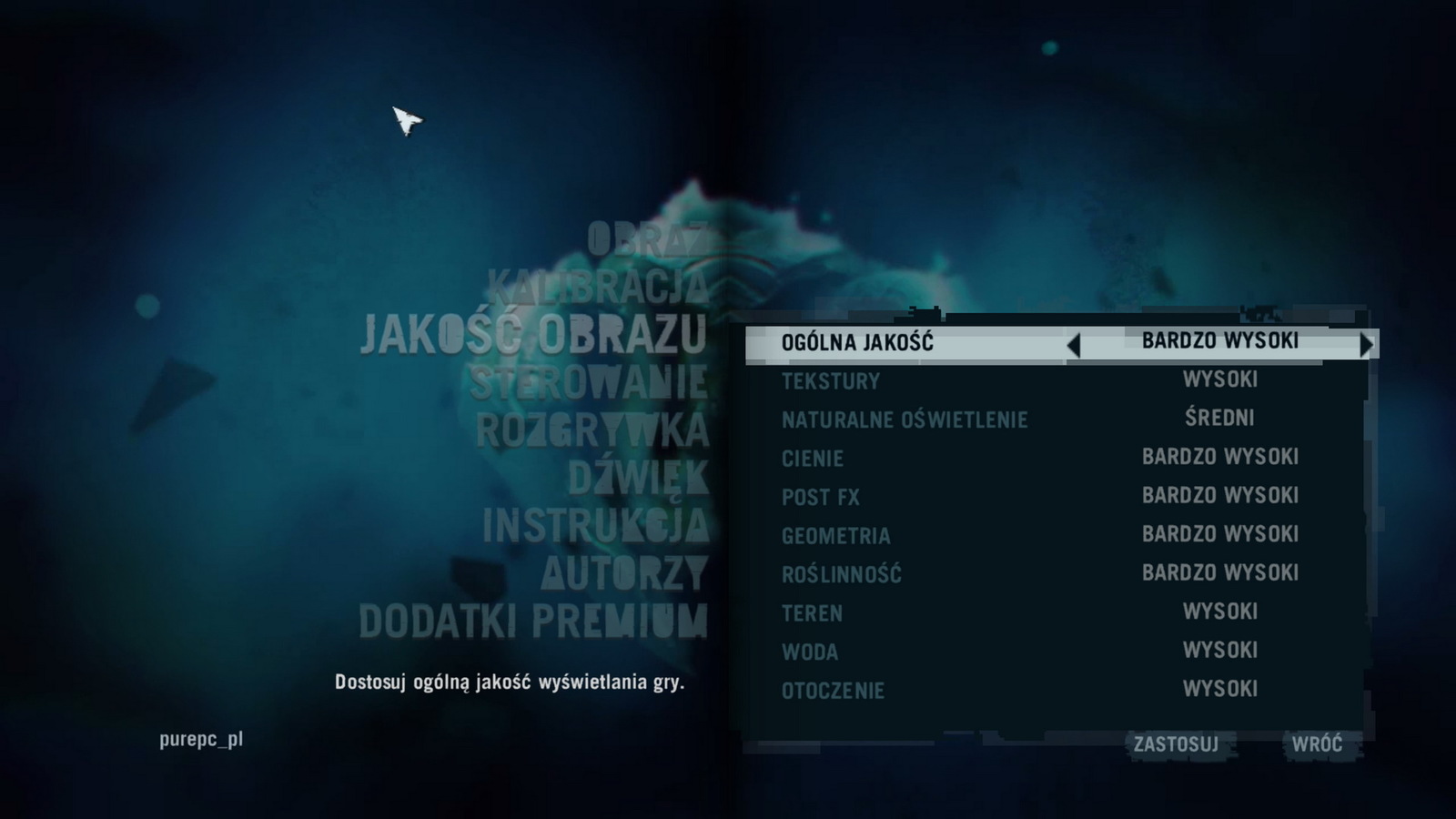Select the Naturalne Oświetlenie row
The height and width of the screenshot is (819, 1456).
[1056, 420]
